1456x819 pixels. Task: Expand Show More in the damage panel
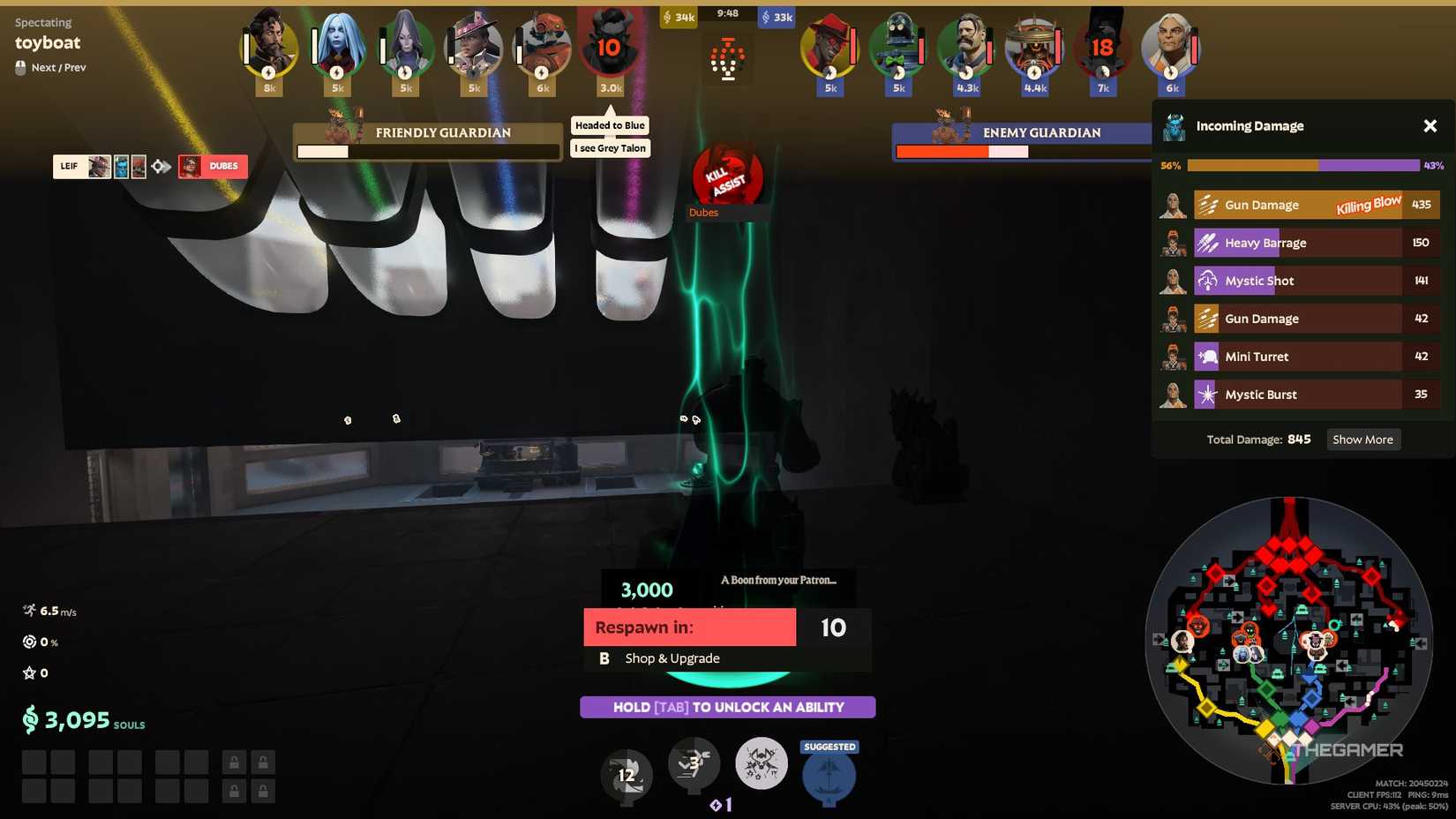coord(1362,439)
